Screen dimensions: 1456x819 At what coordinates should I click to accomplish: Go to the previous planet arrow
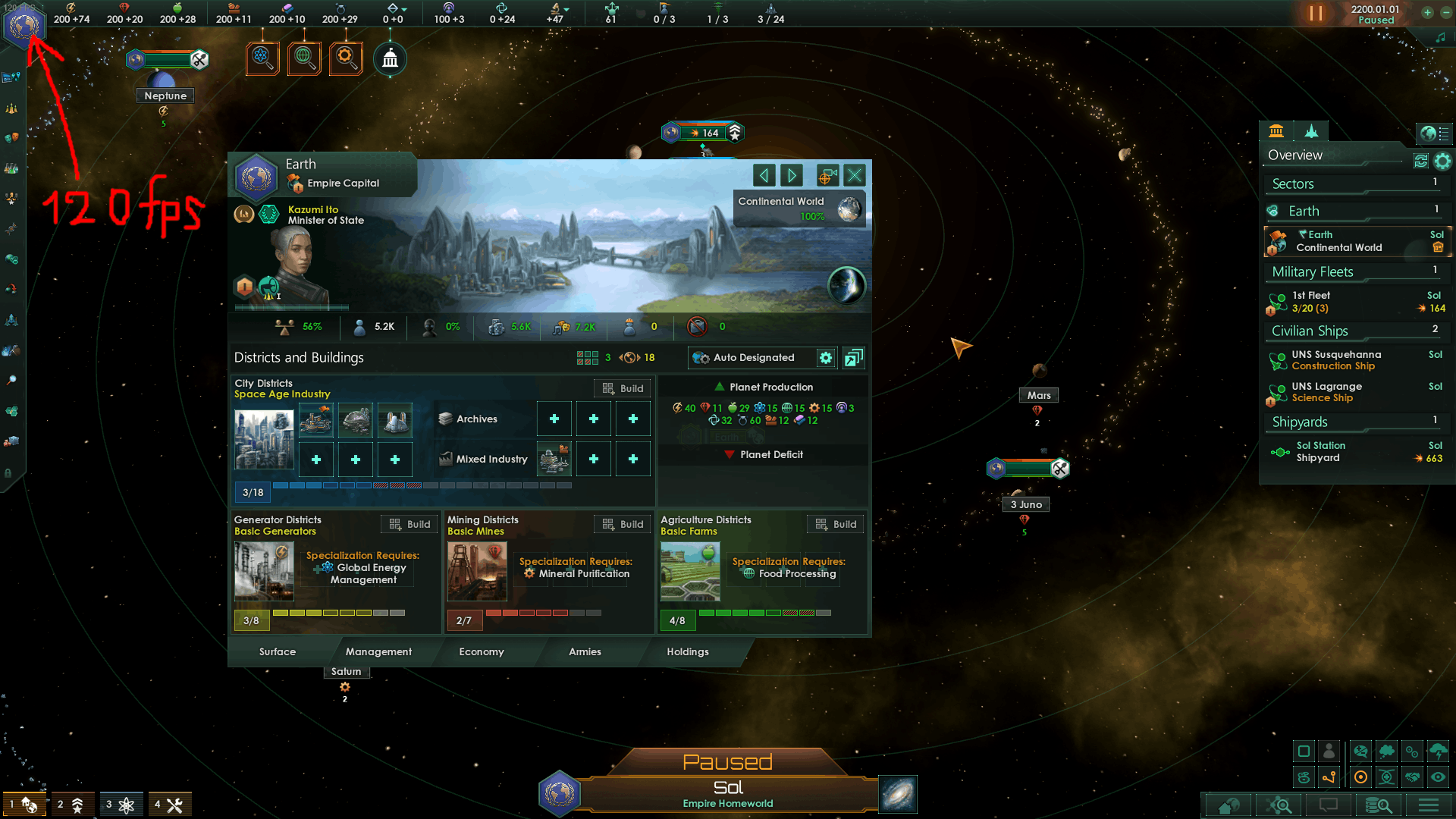tap(764, 176)
